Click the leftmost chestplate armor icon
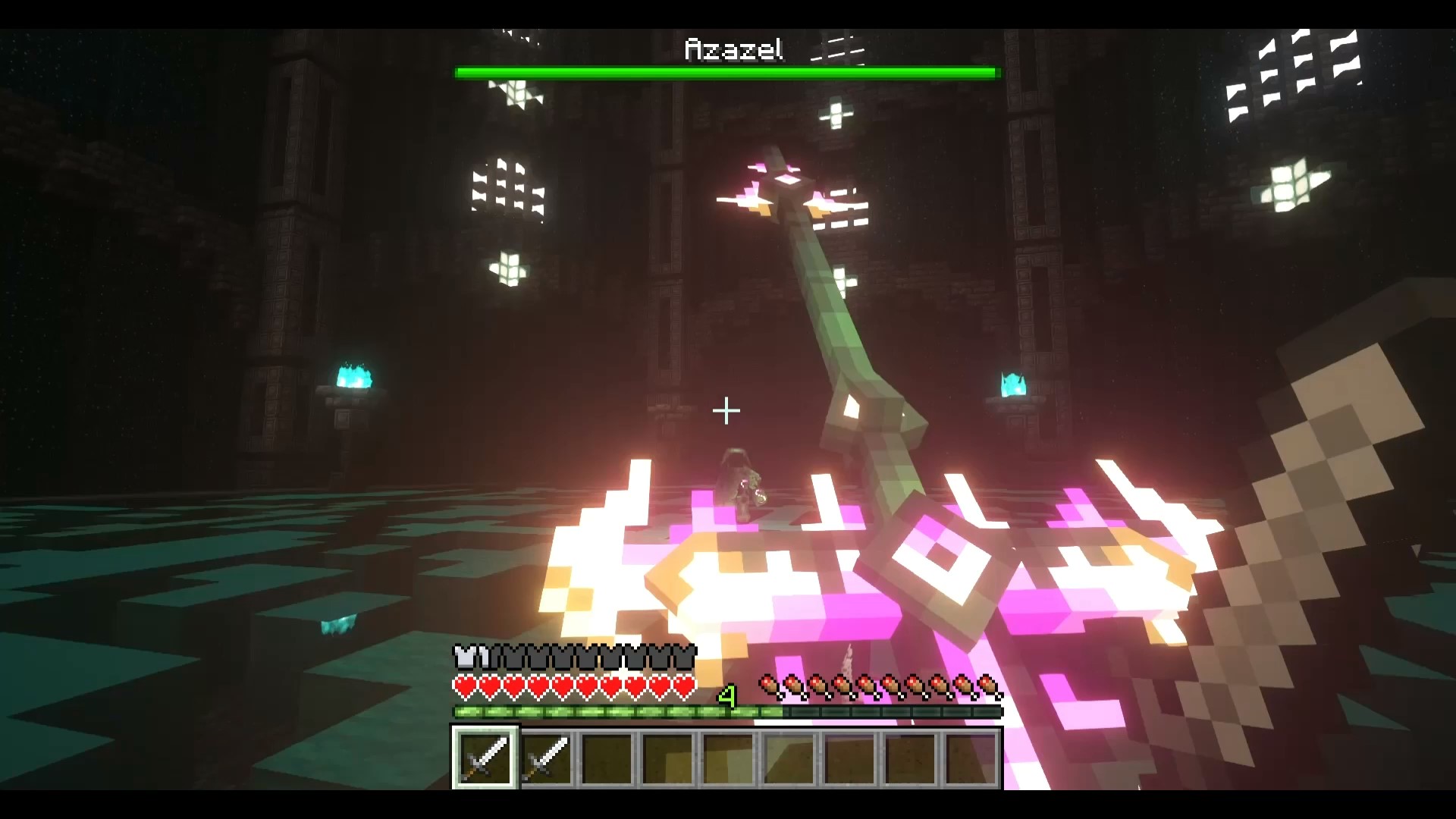 coord(463,655)
